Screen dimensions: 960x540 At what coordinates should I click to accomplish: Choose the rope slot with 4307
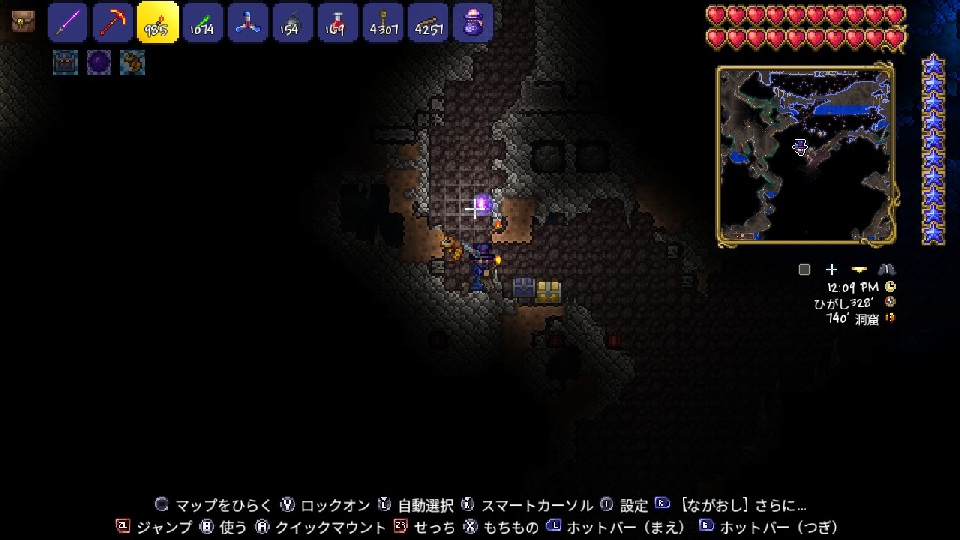382,22
